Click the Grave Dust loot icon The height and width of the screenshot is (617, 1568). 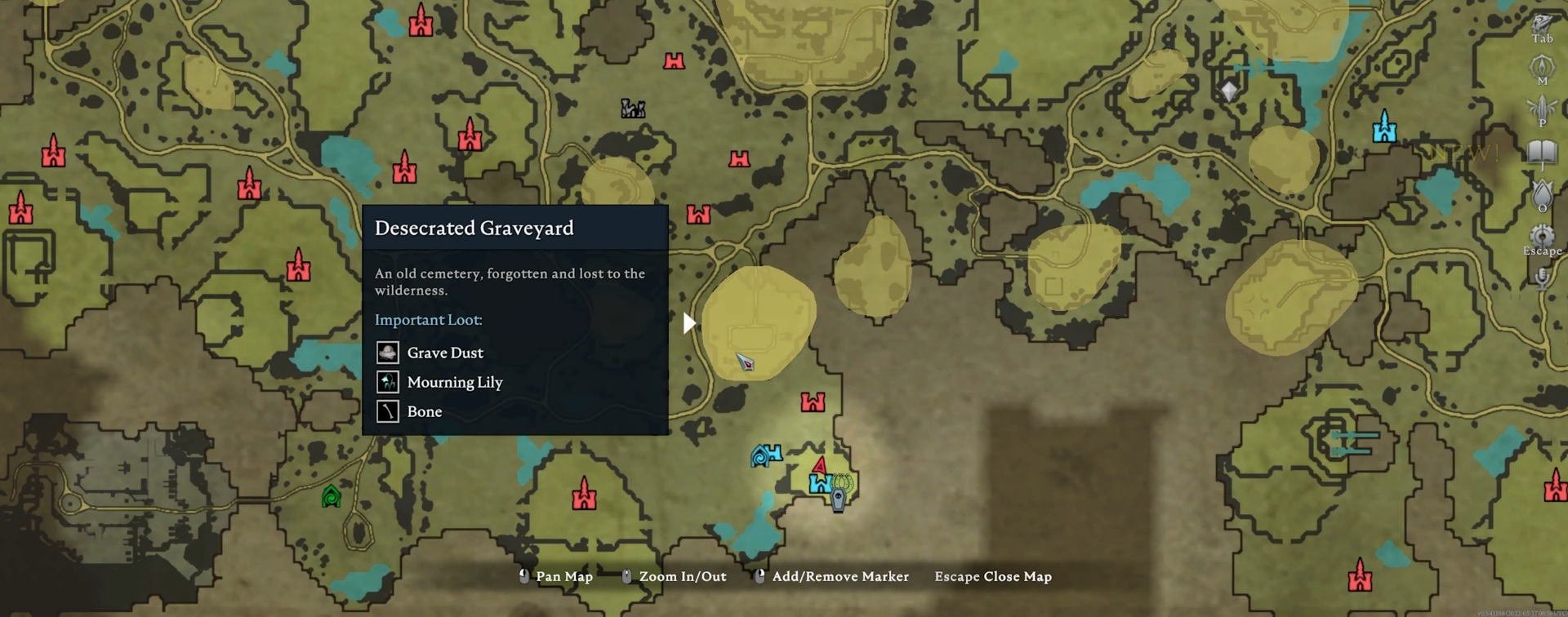pos(388,352)
